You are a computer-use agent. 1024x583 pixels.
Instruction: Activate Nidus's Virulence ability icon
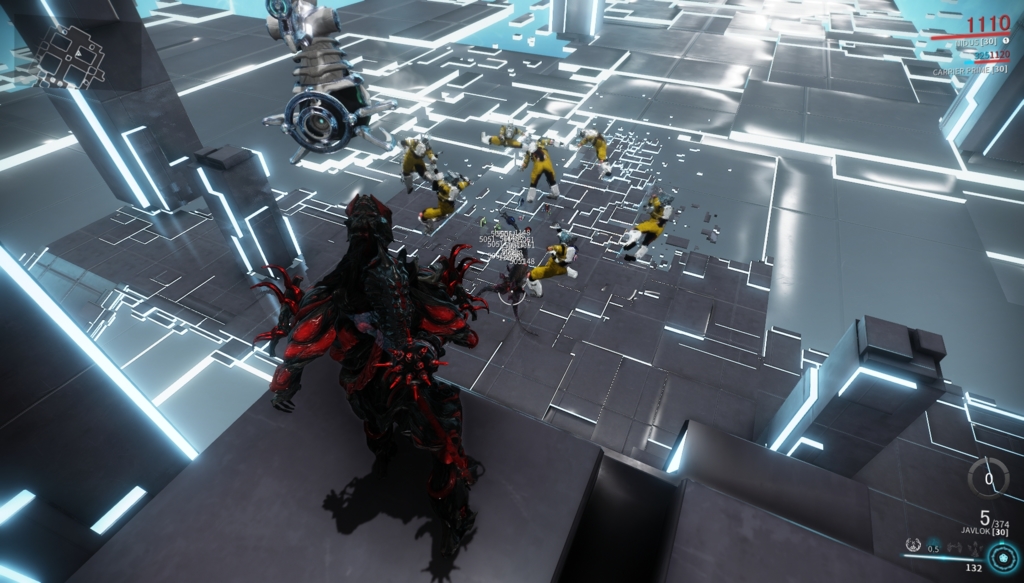912,546
